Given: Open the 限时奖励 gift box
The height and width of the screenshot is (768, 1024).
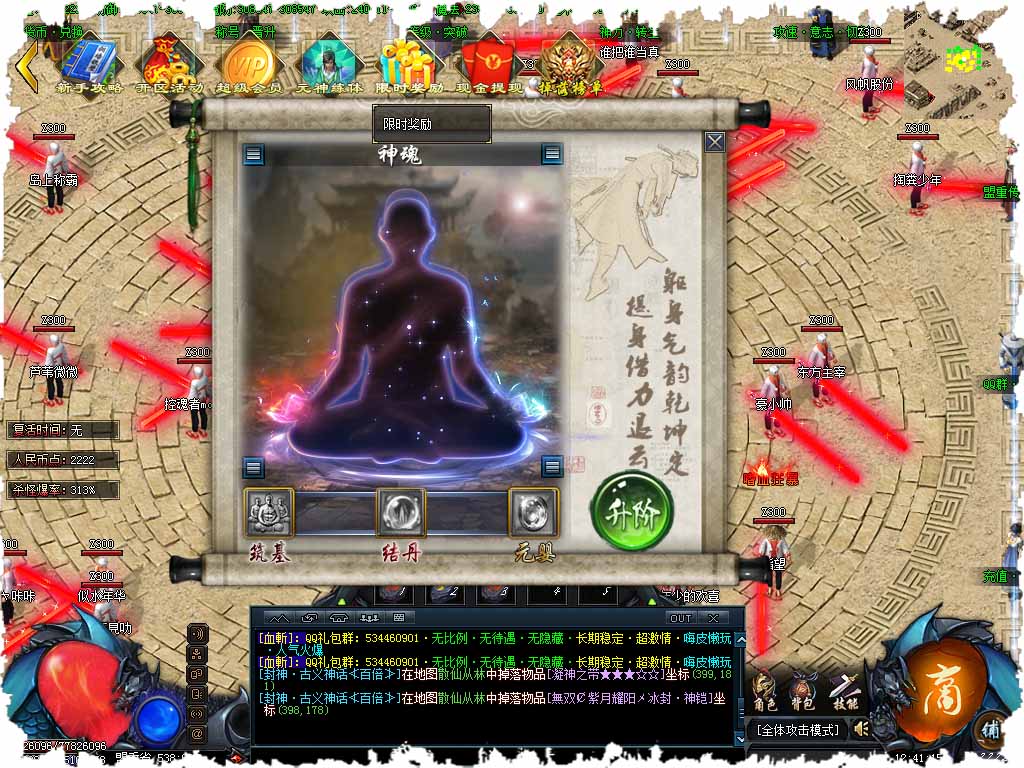Looking at the screenshot, I should click(410, 62).
